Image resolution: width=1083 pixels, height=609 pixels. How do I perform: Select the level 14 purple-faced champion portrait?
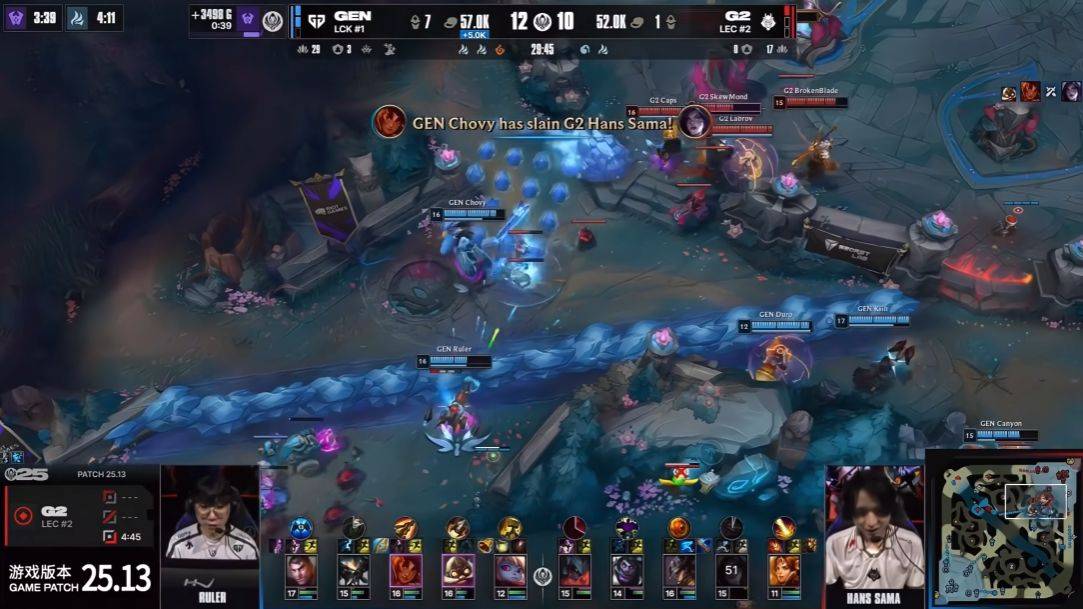[626, 571]
